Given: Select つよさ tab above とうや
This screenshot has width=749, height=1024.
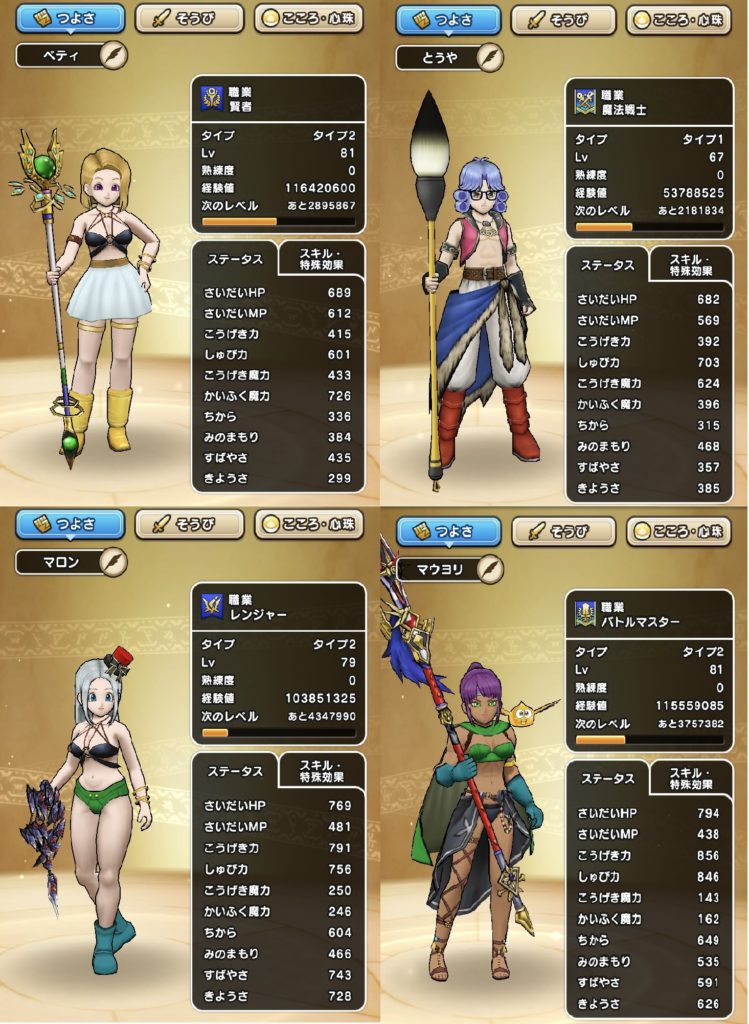Looking at the screenshot, I should 446,20.
